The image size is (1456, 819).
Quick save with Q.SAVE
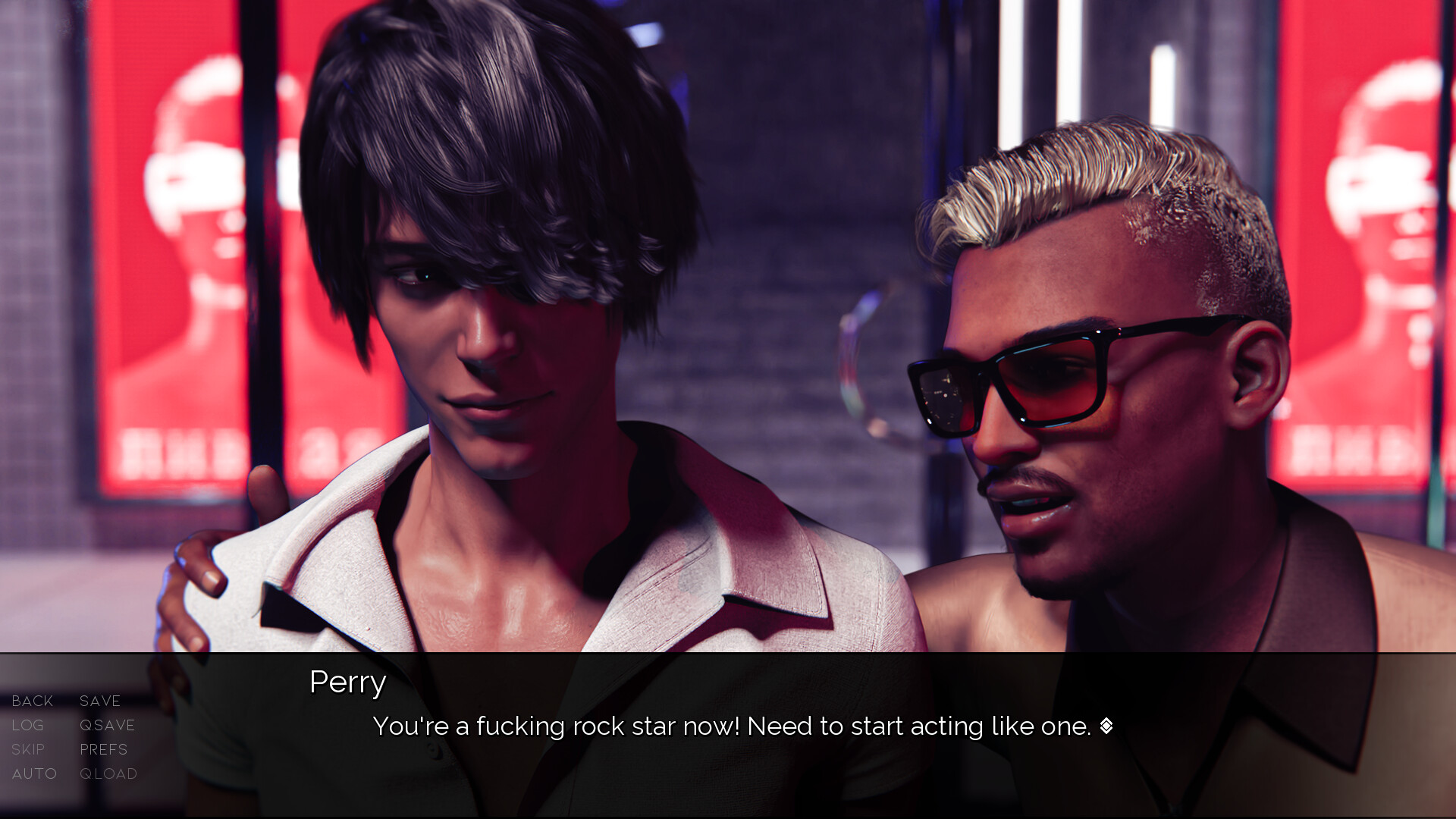[108, 726]
